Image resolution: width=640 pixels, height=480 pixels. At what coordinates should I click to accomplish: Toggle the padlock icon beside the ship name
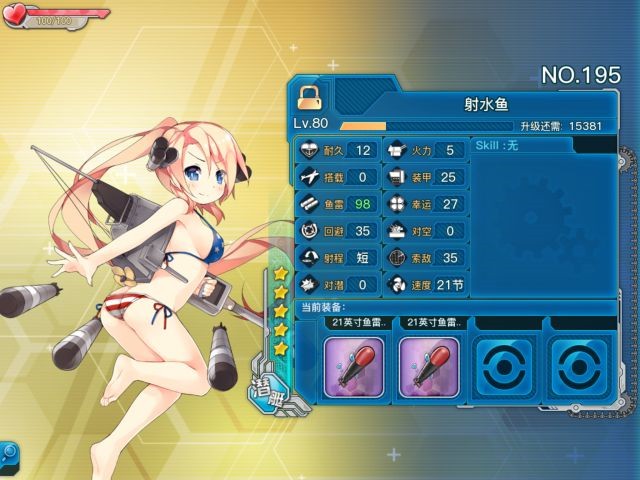[x=309, y=97]
